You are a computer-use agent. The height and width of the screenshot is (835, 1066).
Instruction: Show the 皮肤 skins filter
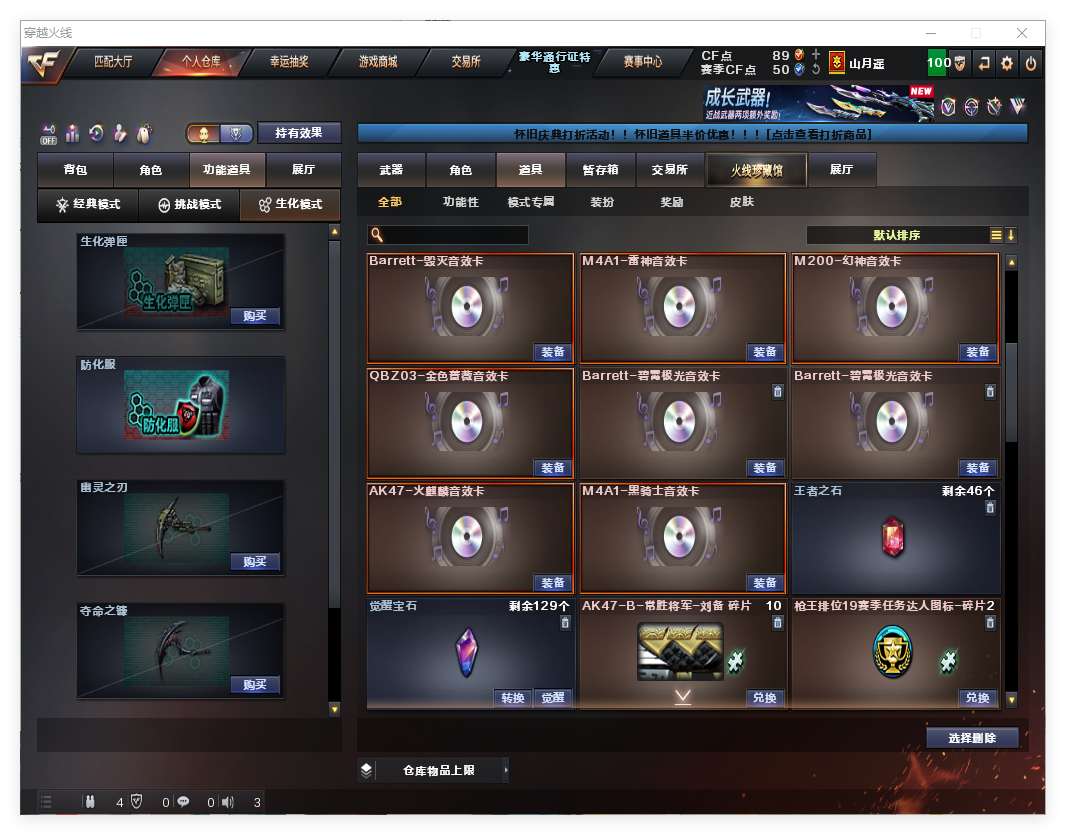click(x=741, y=202)
